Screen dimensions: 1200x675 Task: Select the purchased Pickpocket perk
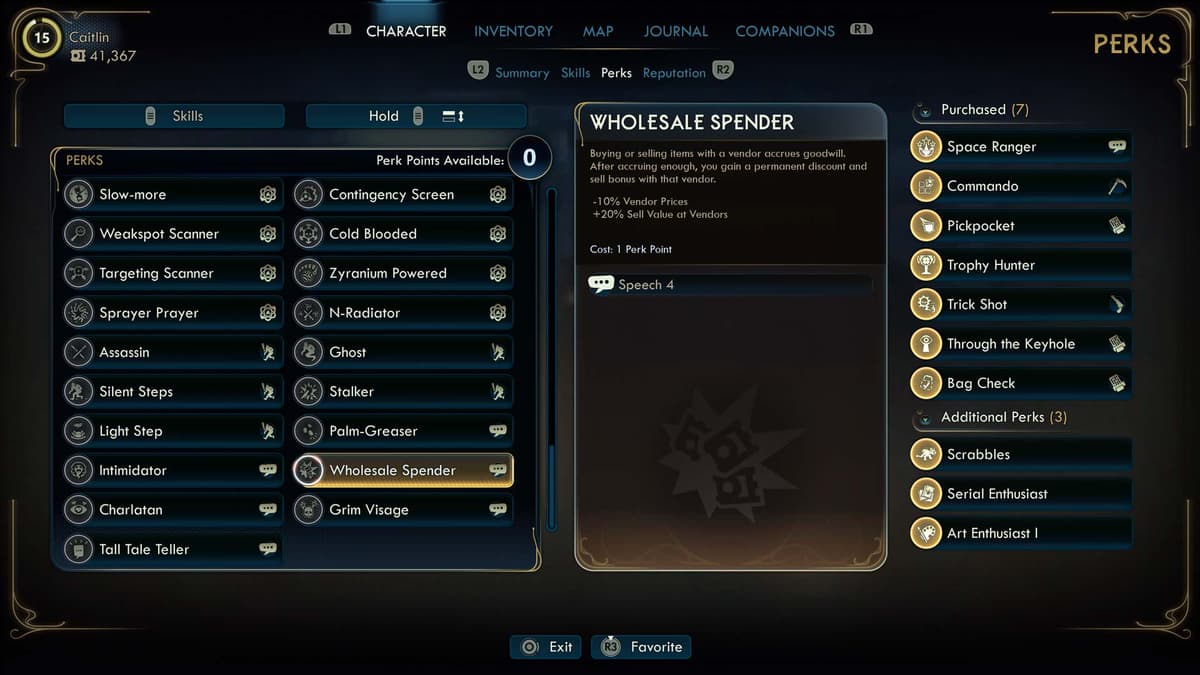pos(1020,226)
